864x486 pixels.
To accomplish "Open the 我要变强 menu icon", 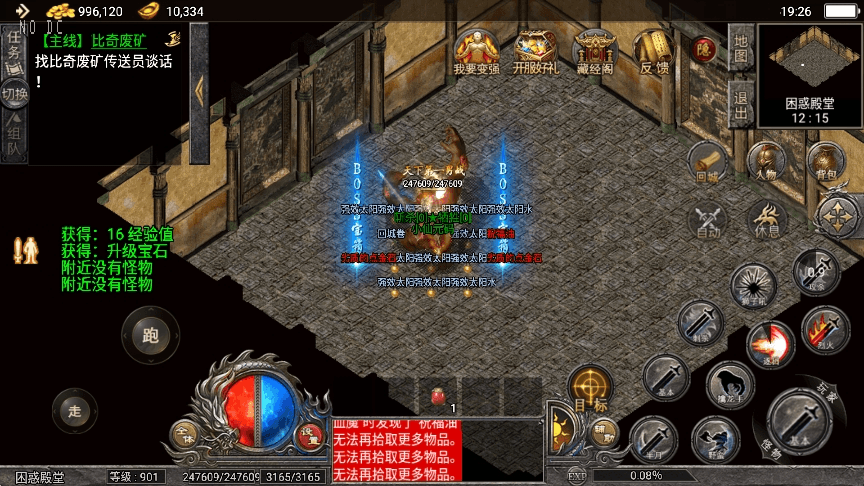I will coord(476,50).
